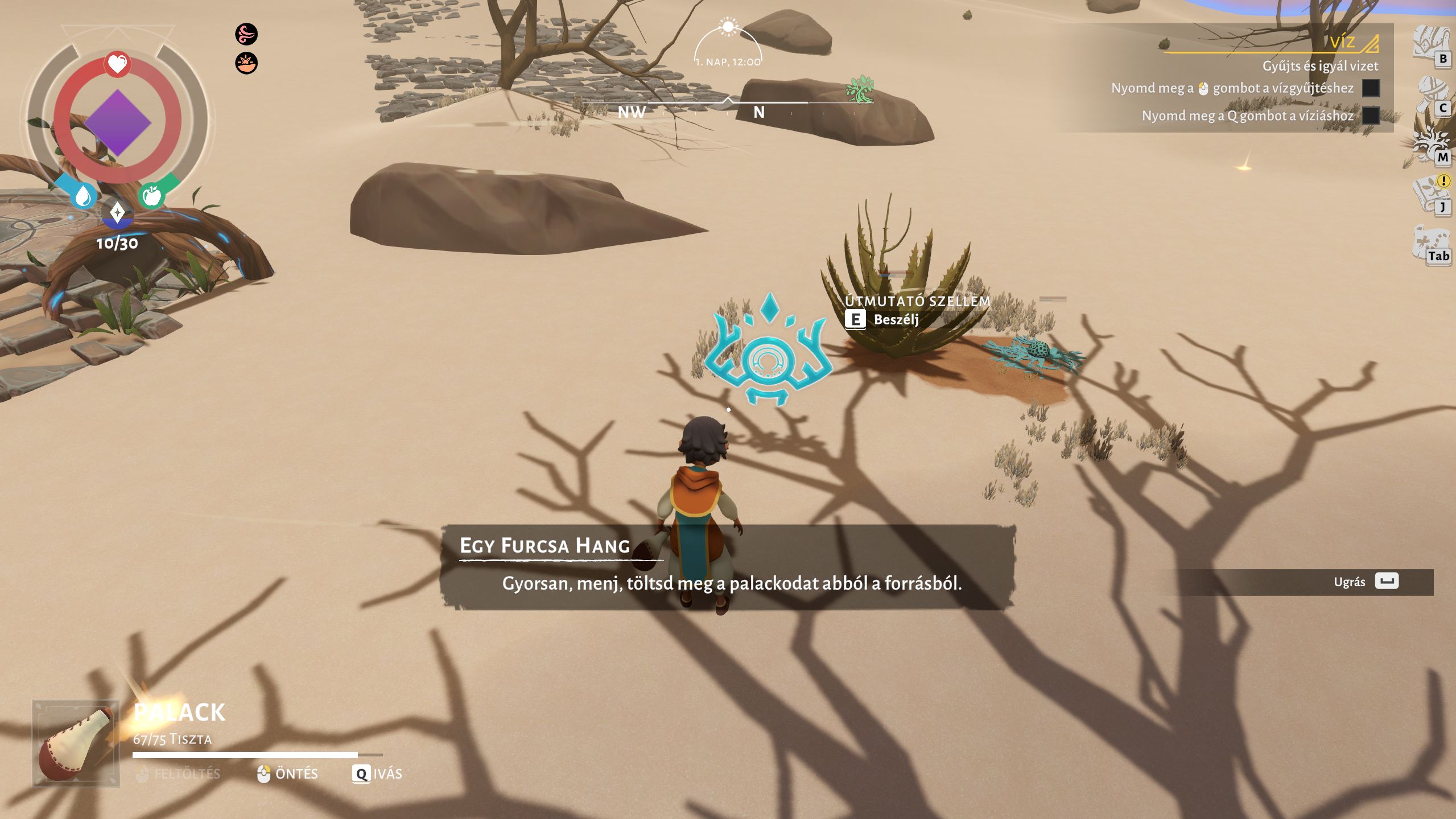Screen dimensions: 1456x819
Task: Select the Palack bottle item slot
Action: click(76, 743)
